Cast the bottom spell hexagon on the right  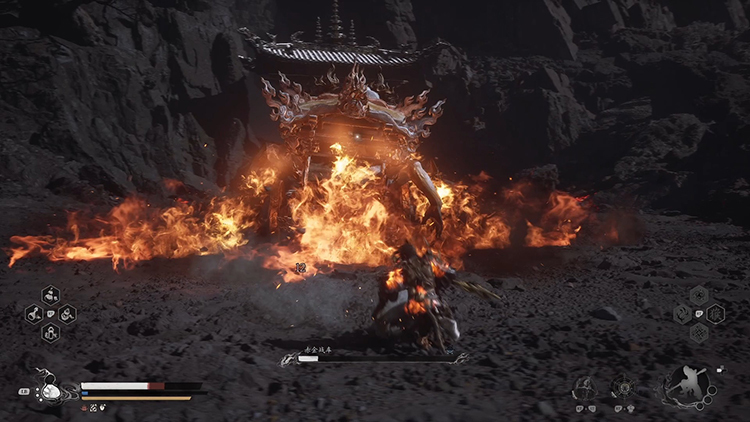(699, 332)
